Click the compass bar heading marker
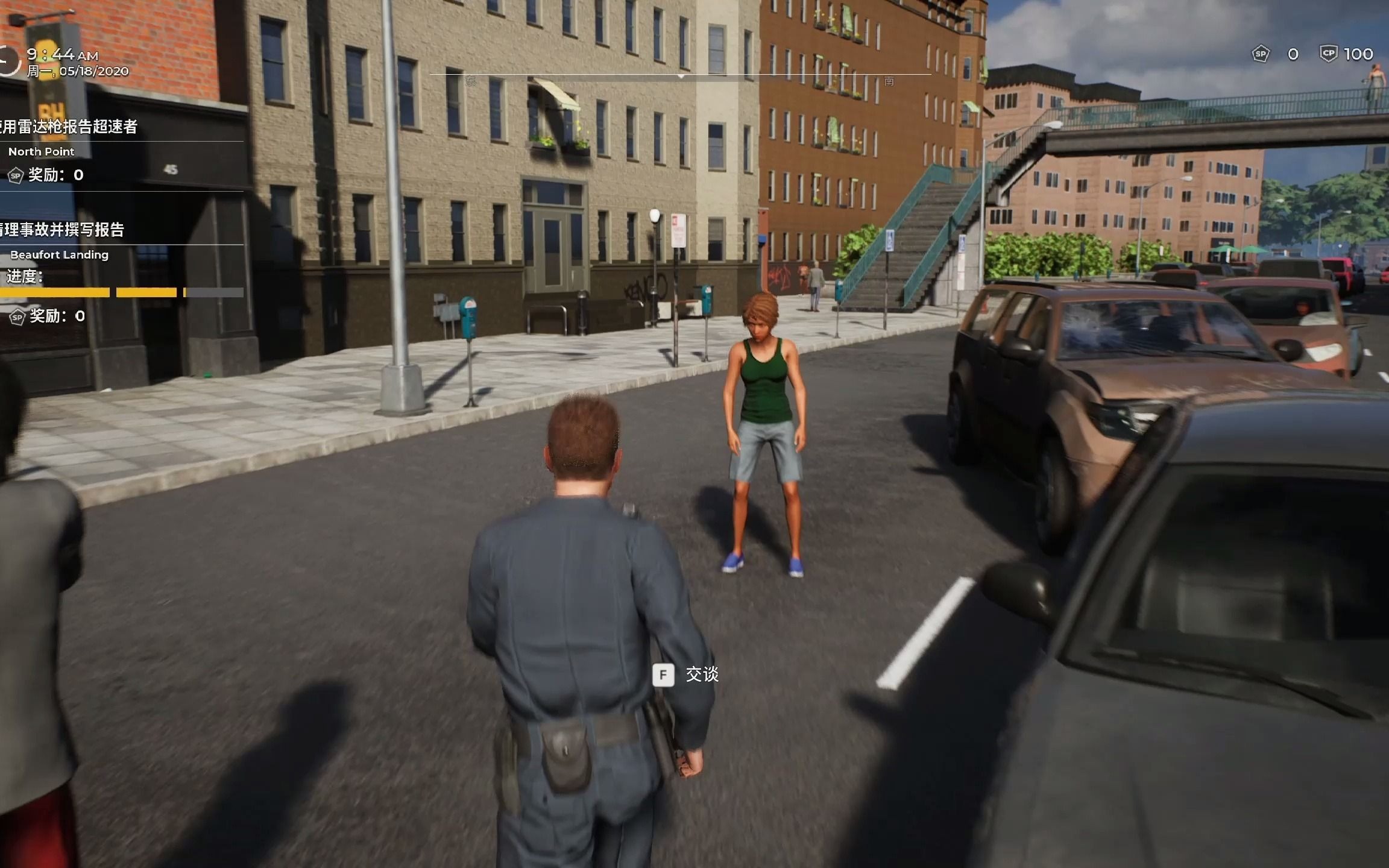1389x868 pixels. tap(681, 77)
